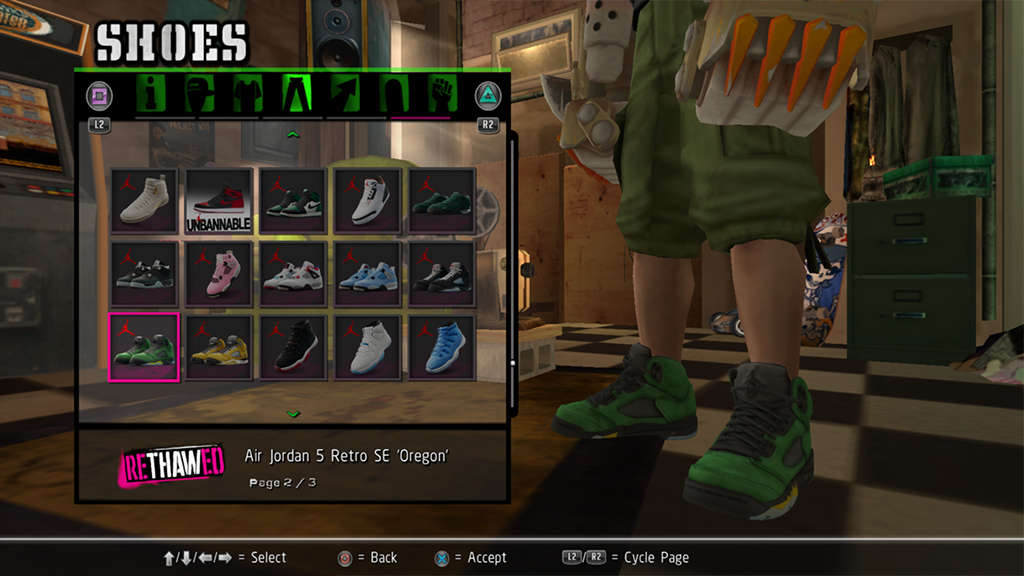Show the next page with down chevron

tap(292, 413)
